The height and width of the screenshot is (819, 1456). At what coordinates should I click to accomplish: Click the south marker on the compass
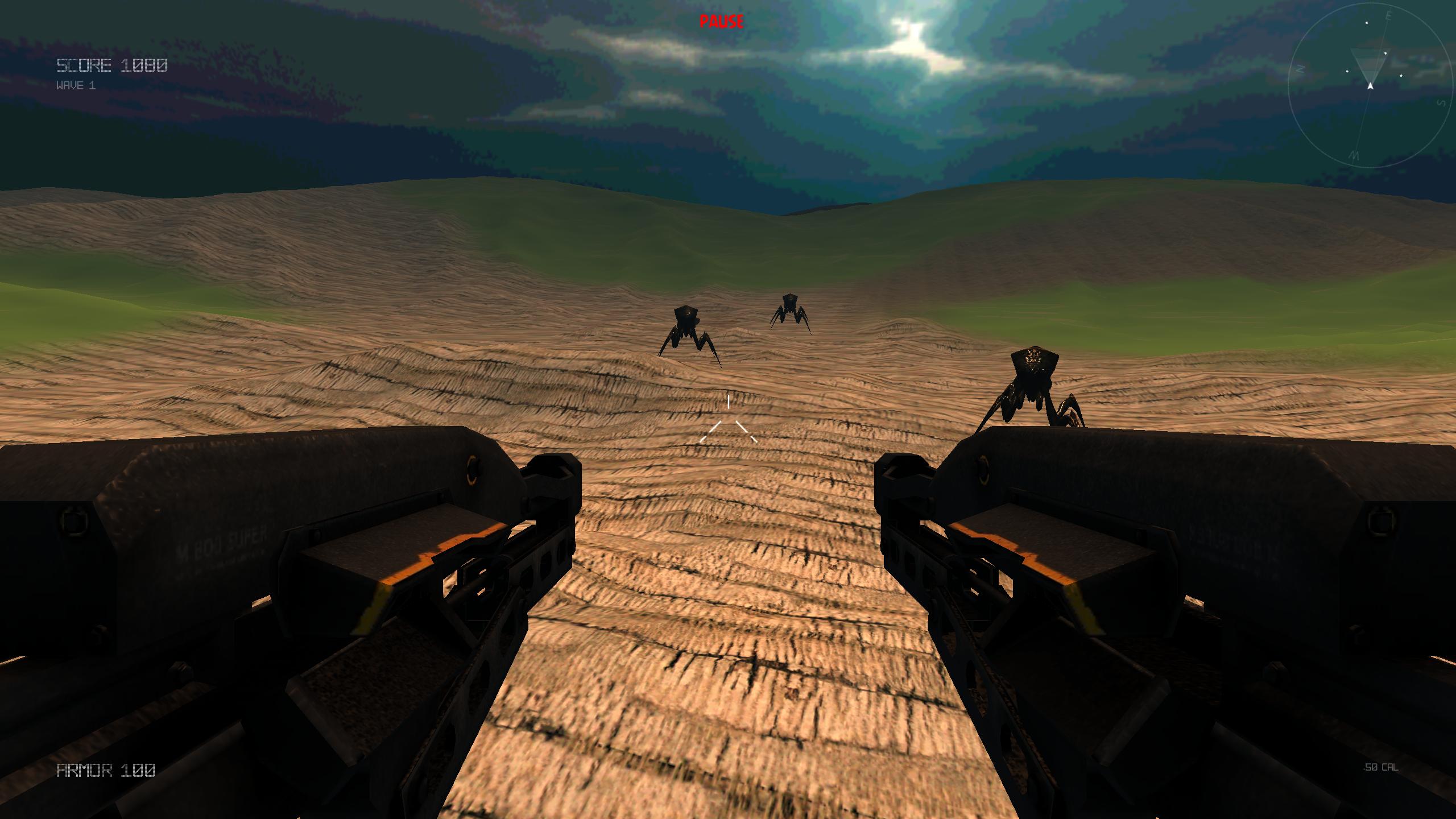pyautogui.click(x=1441, y=103)
